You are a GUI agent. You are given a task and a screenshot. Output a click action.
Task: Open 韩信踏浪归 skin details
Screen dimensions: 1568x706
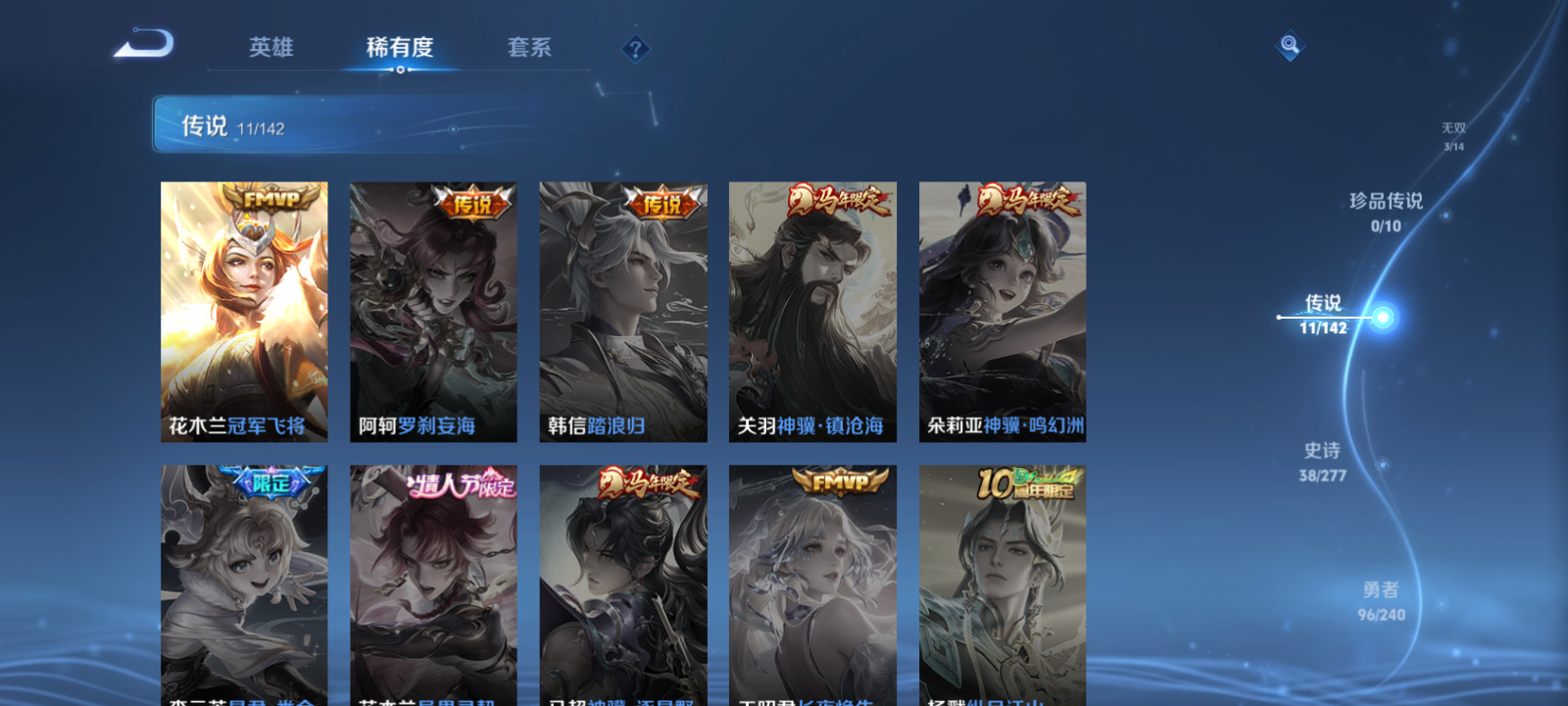click(623, 312)
